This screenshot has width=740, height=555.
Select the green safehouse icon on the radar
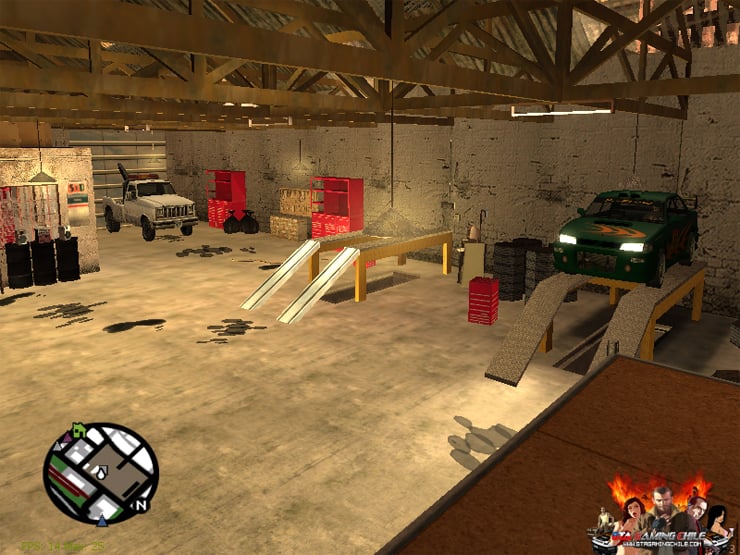(x=77, y=429)
